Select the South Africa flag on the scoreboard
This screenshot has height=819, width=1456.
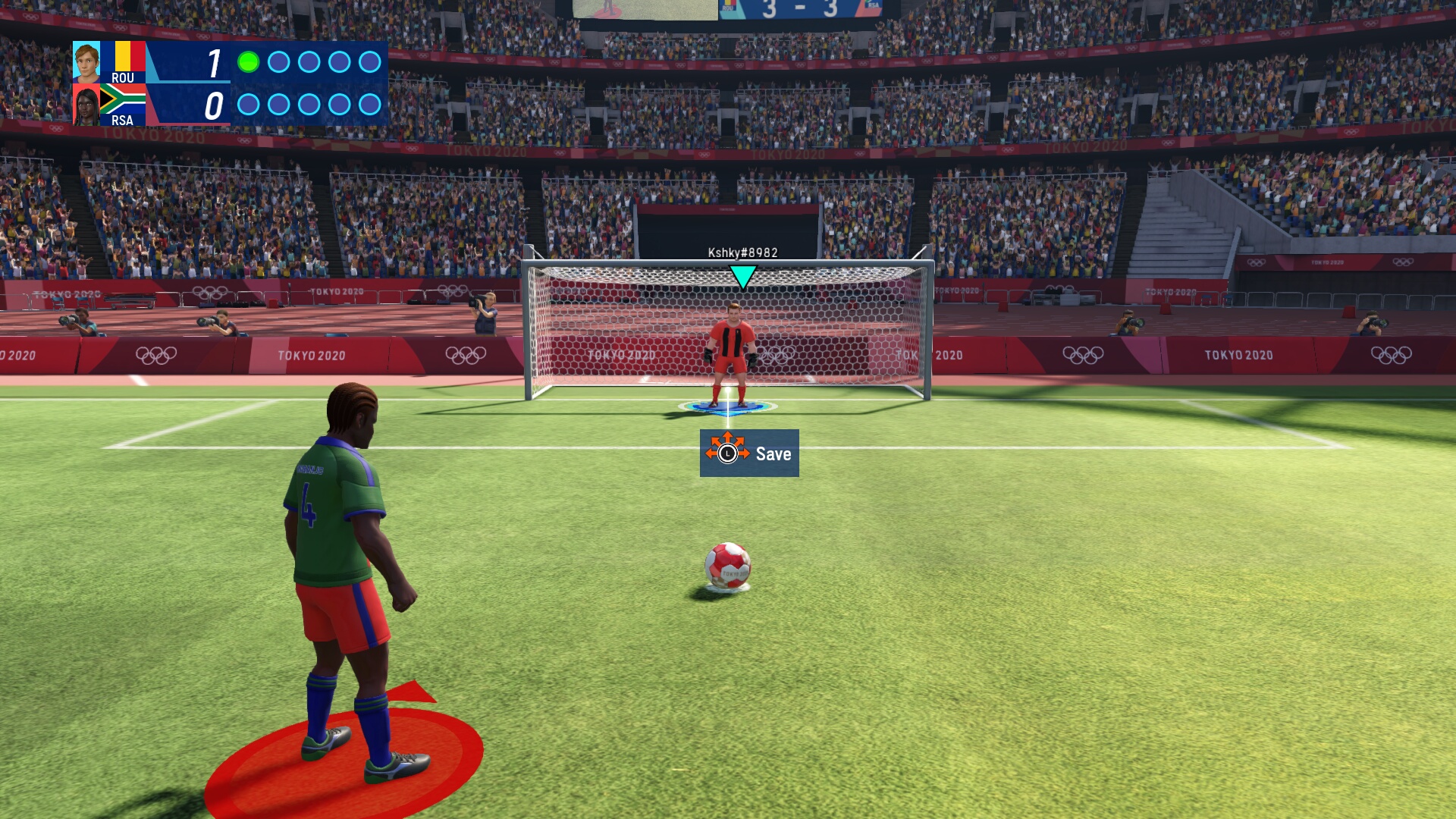pyautogui.click(x=123, y=99)
